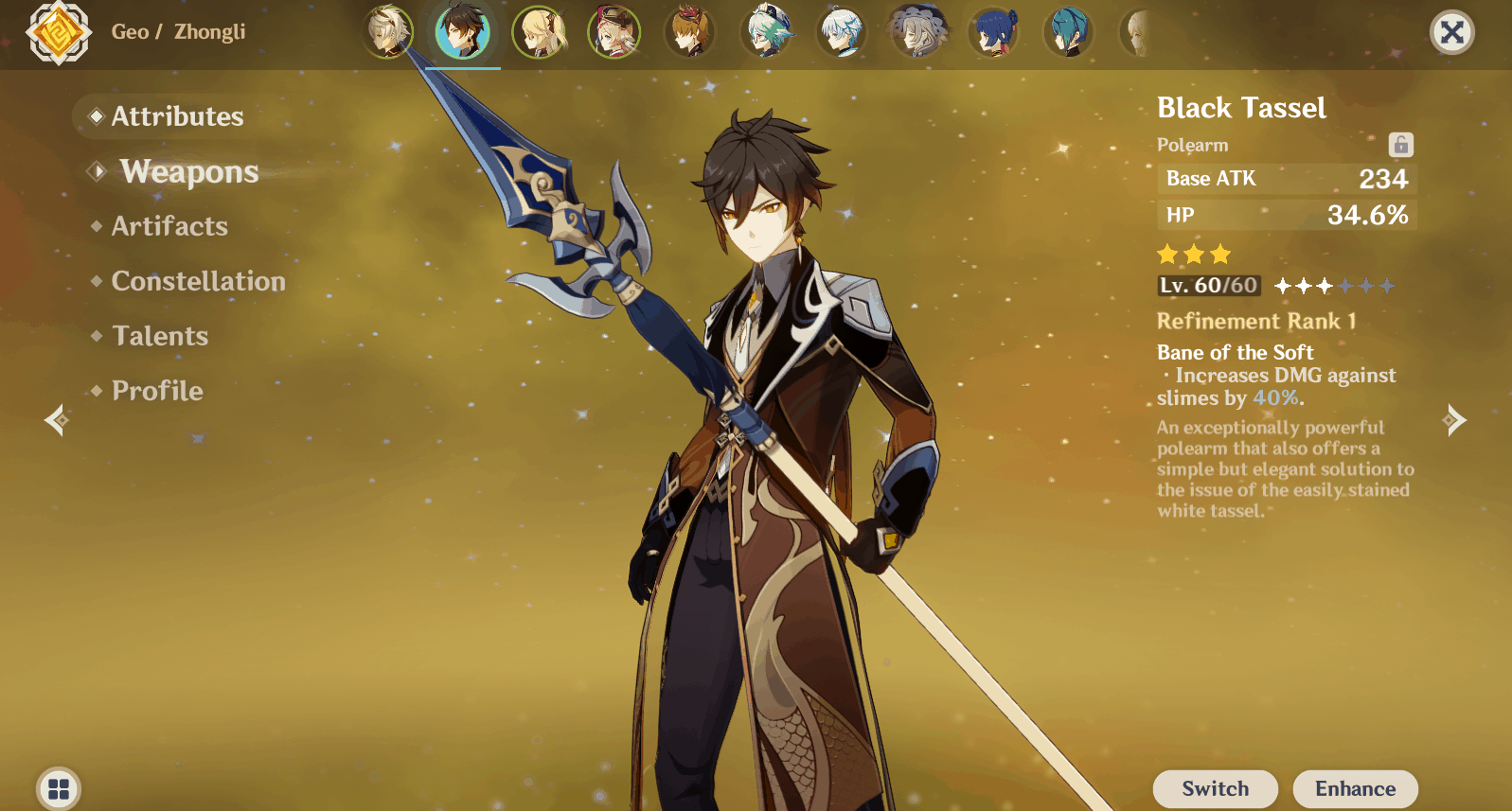The height and width of the screenshot is (811, 1512).
Task: Go to the Artifacts section
Action: [169, 226]
